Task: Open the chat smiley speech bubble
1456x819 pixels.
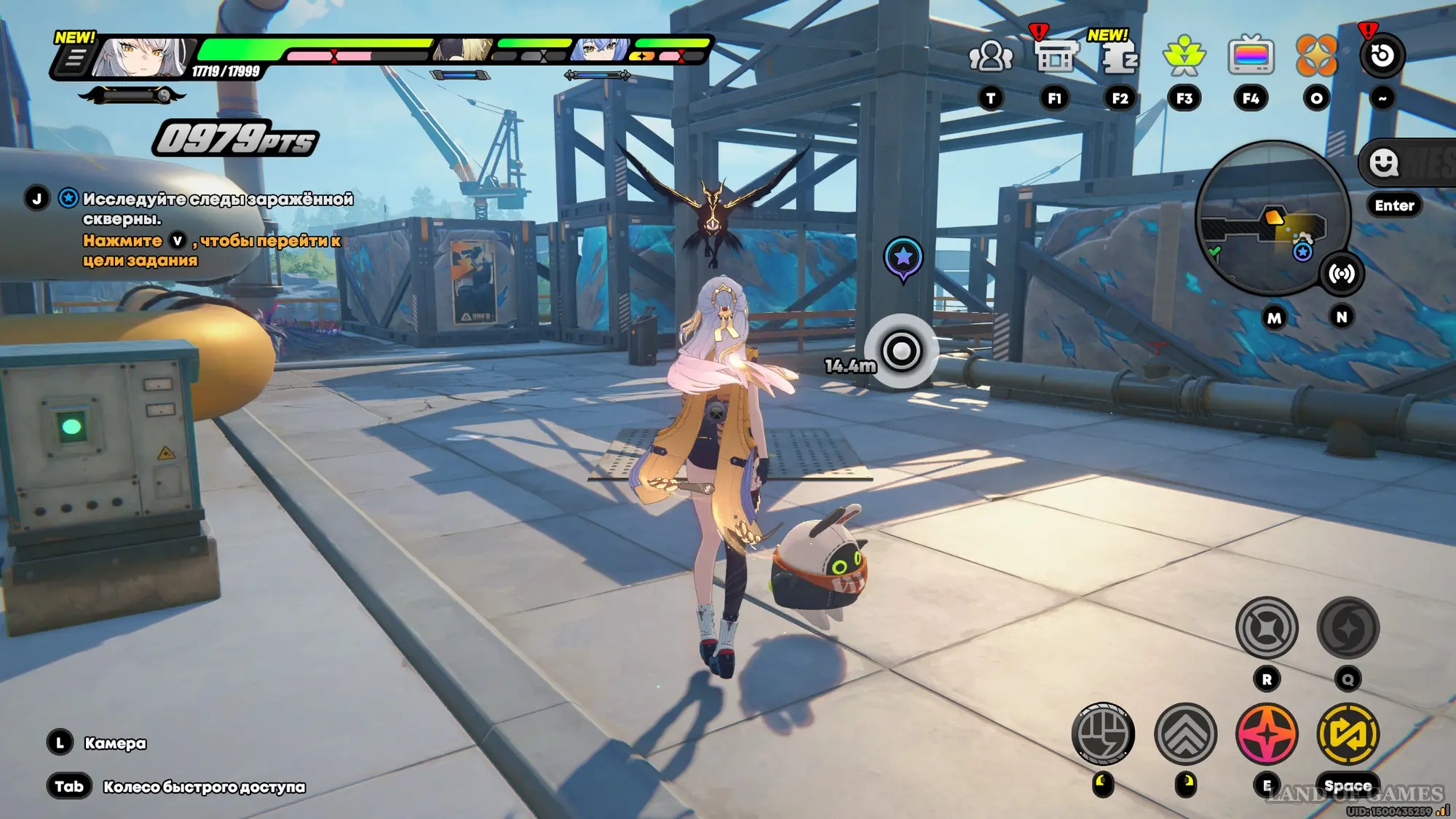Action: pos(1383,163)
